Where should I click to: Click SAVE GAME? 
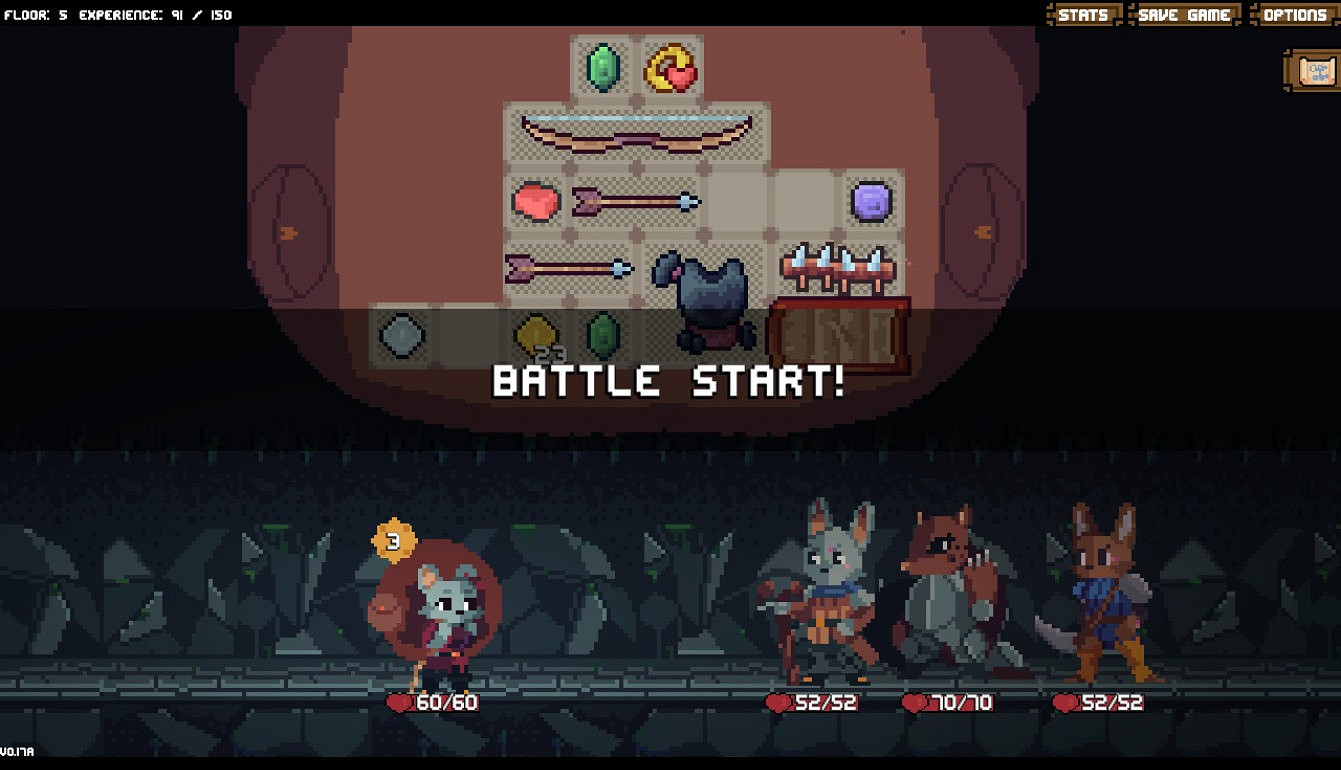1185,14
